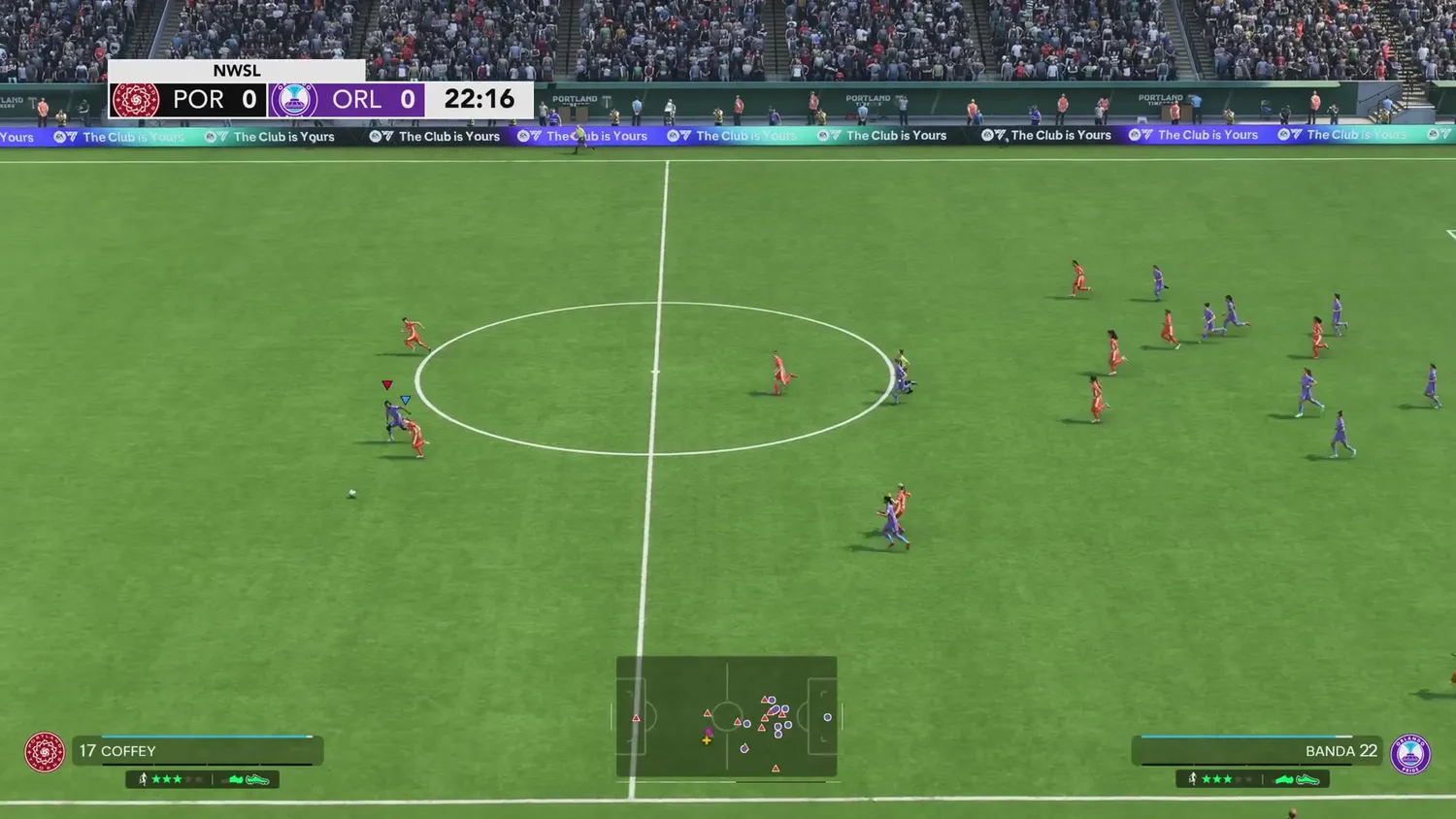Select the Orlando crest in the scoreboard
The width and height of the screenshot is (1456, 819).
pos(294,100)
